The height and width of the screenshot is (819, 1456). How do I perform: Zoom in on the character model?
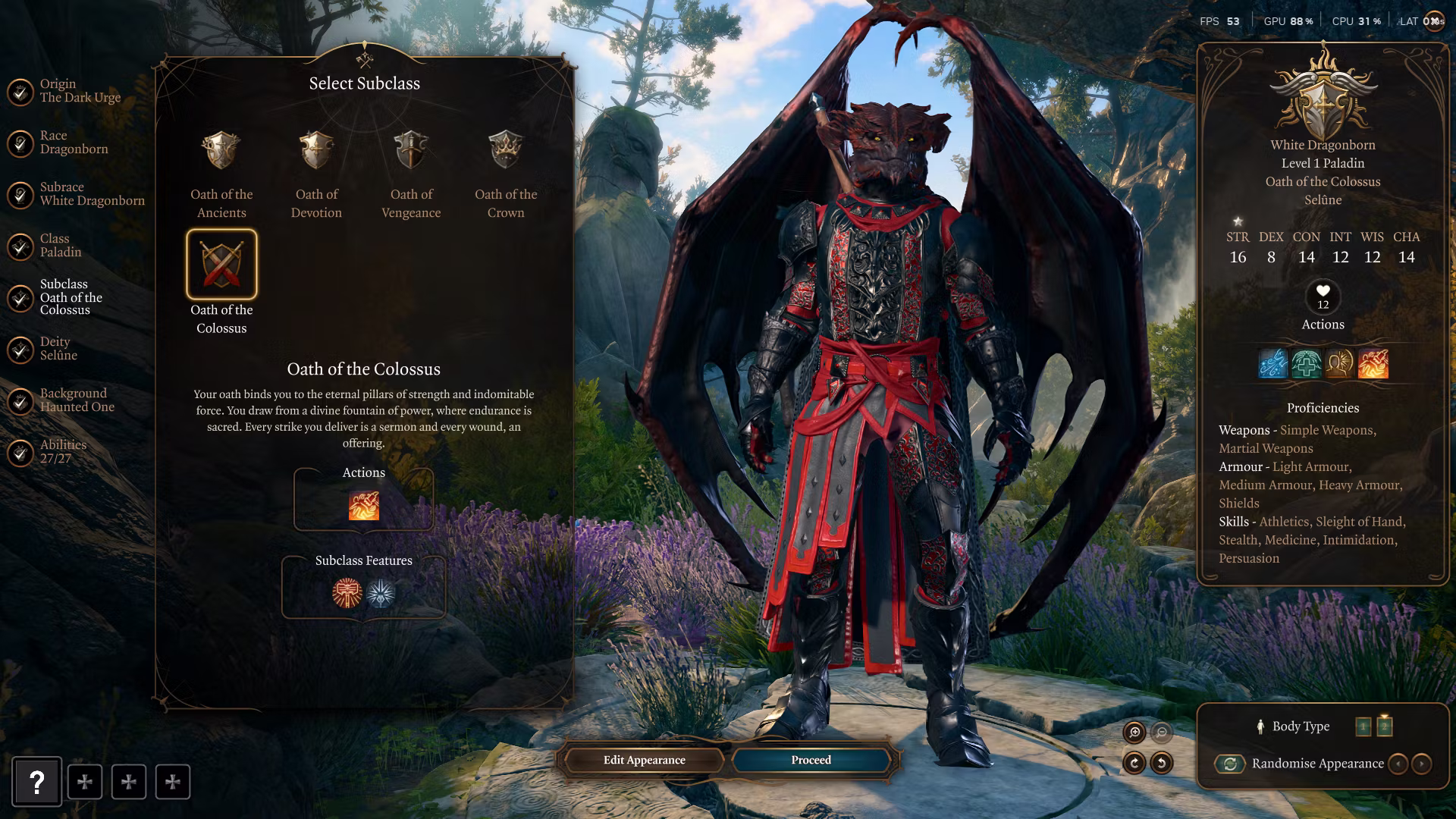tap(1134, 732)
